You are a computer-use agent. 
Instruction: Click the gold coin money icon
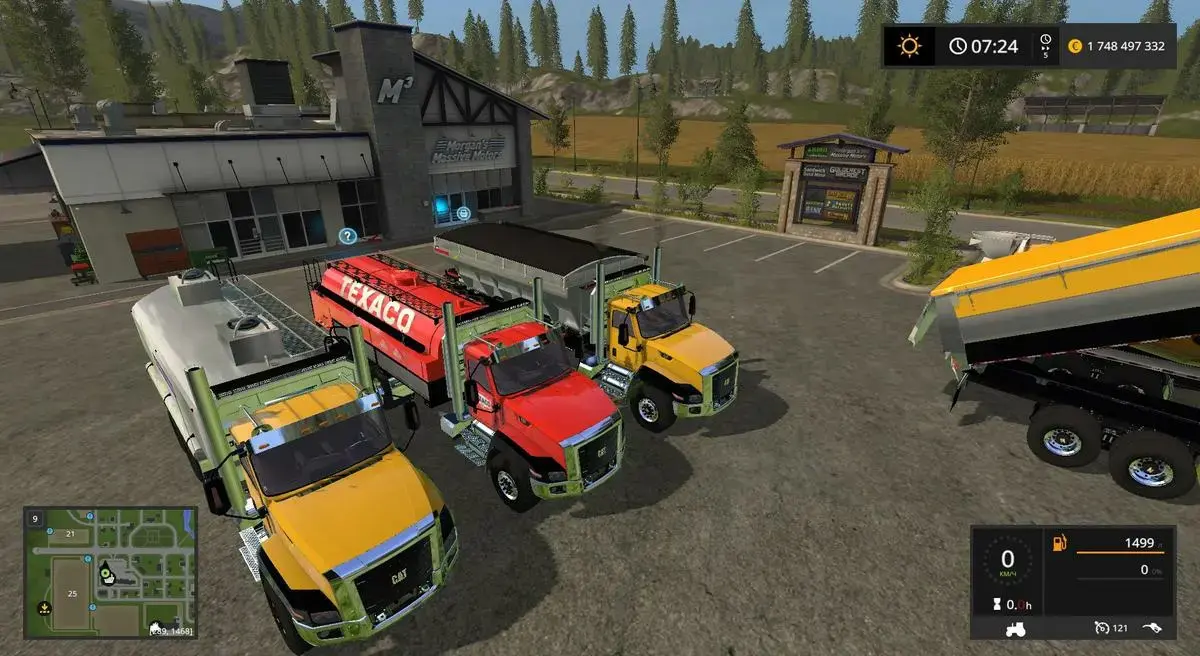coord(1076,46)
